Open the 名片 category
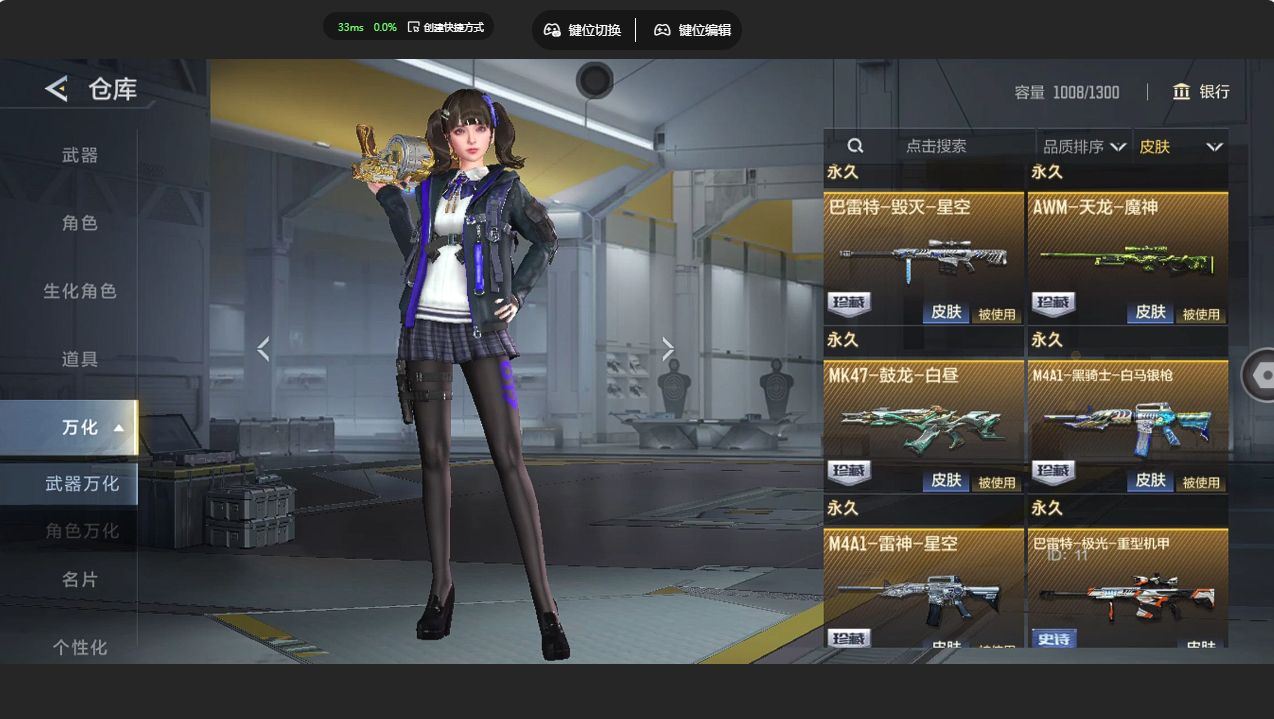Viewport: 1274px width, 719px height. 80,579
